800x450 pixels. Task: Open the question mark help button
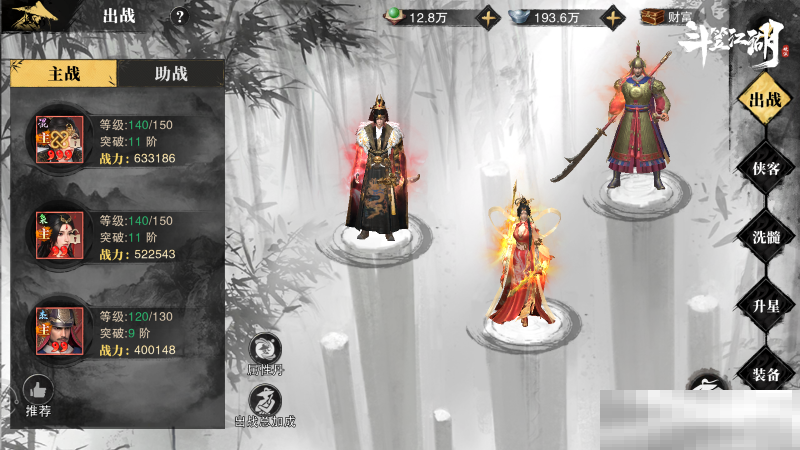coord(179,16)
